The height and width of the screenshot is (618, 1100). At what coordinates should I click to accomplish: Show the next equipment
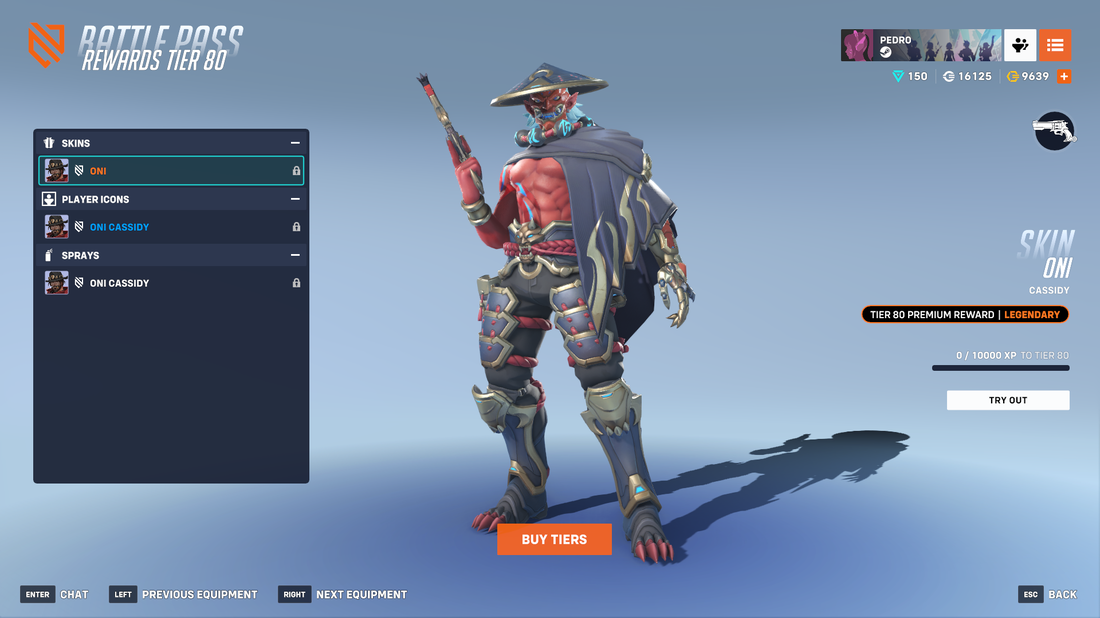(343, 594)
